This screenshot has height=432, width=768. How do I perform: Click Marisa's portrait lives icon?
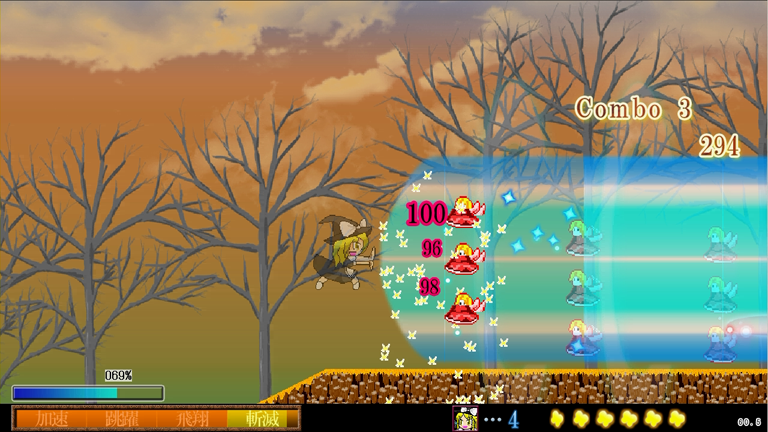pyautogui.click(x=466, y=419)
